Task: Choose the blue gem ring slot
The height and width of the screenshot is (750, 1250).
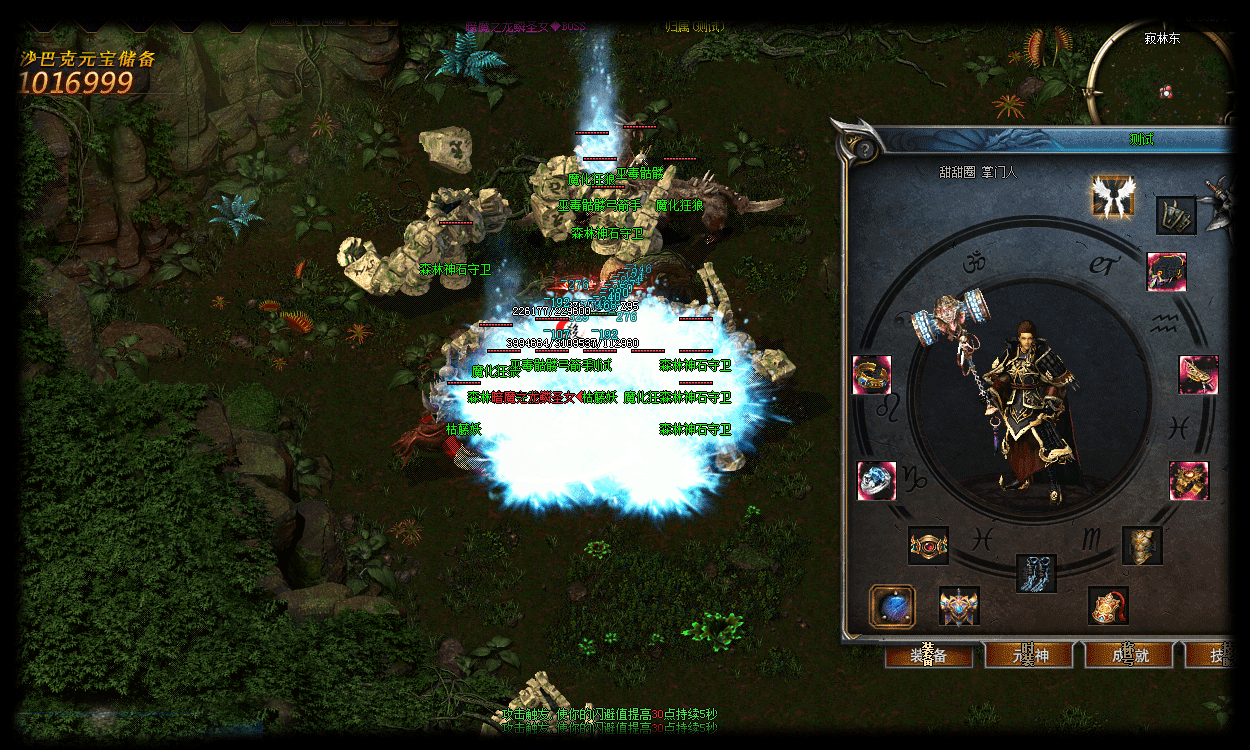Action: click(x=877, y=481)
